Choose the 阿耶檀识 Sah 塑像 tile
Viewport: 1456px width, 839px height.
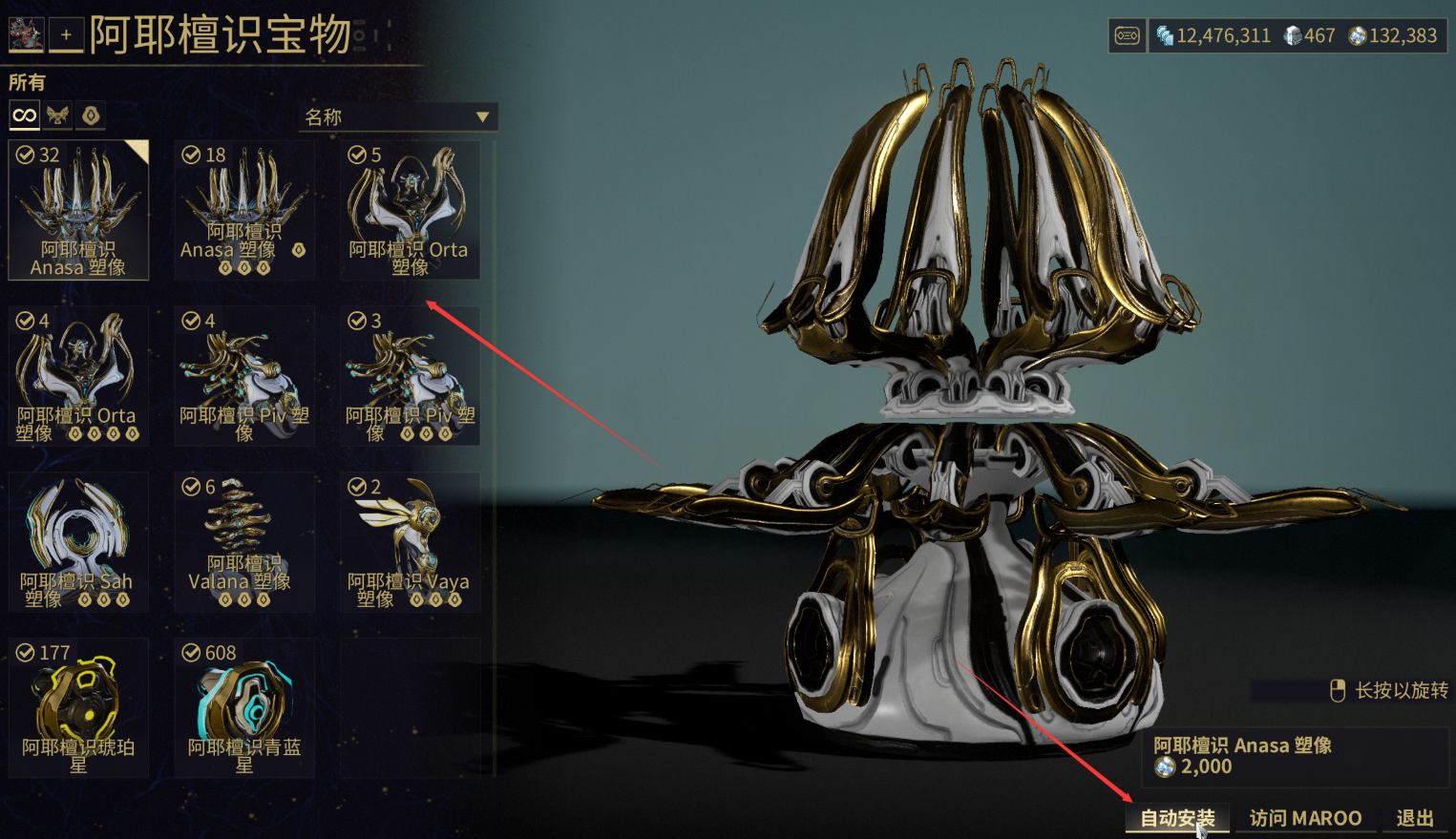click(78, 542)
